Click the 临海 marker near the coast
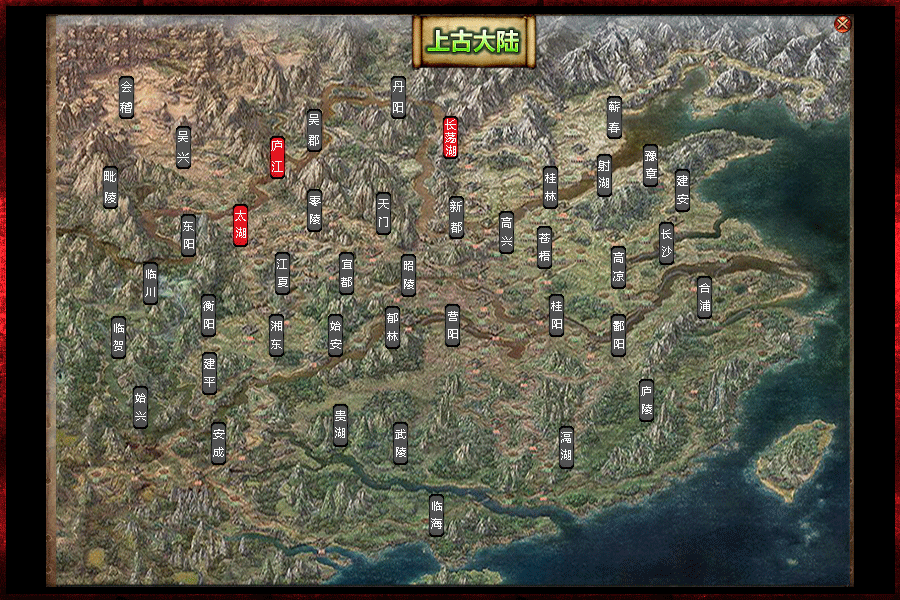The width and height of the screenshot is (900, 600). pos(436,515)
